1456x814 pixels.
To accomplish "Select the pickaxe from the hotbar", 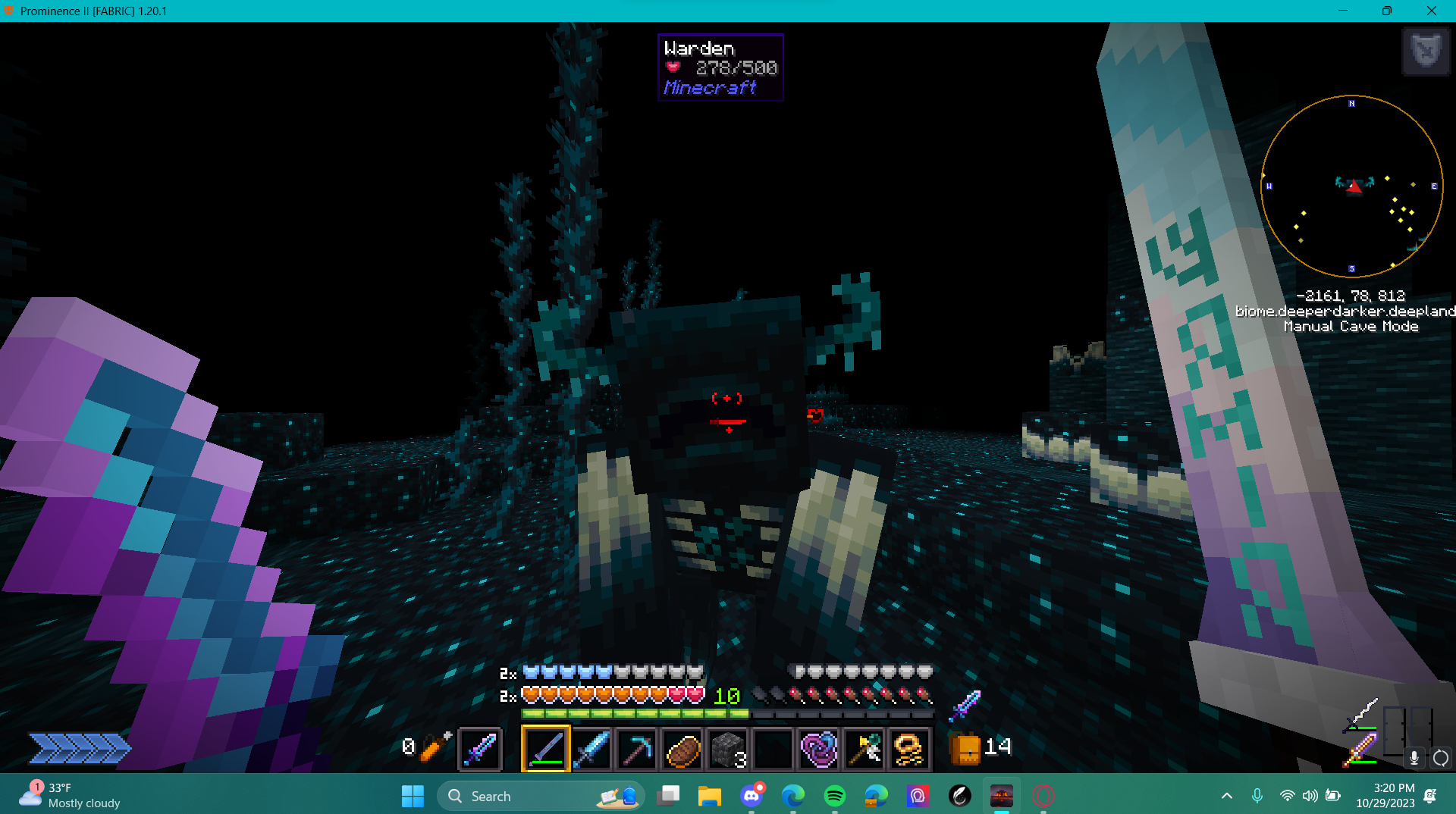I will 637,749.
